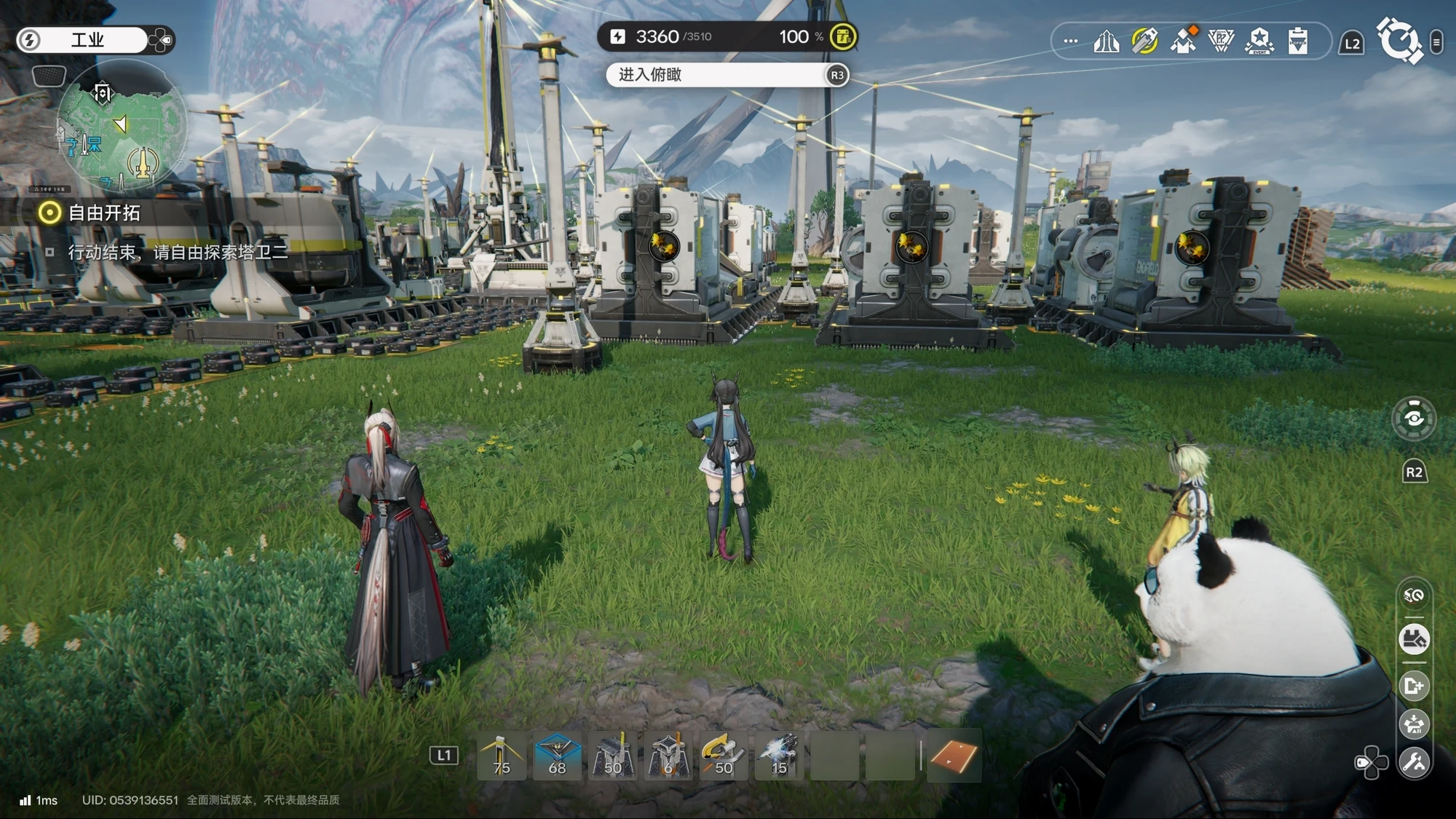
Task: Open the yellow-ringed tool icon
Action: click(x=1145, y=41)
